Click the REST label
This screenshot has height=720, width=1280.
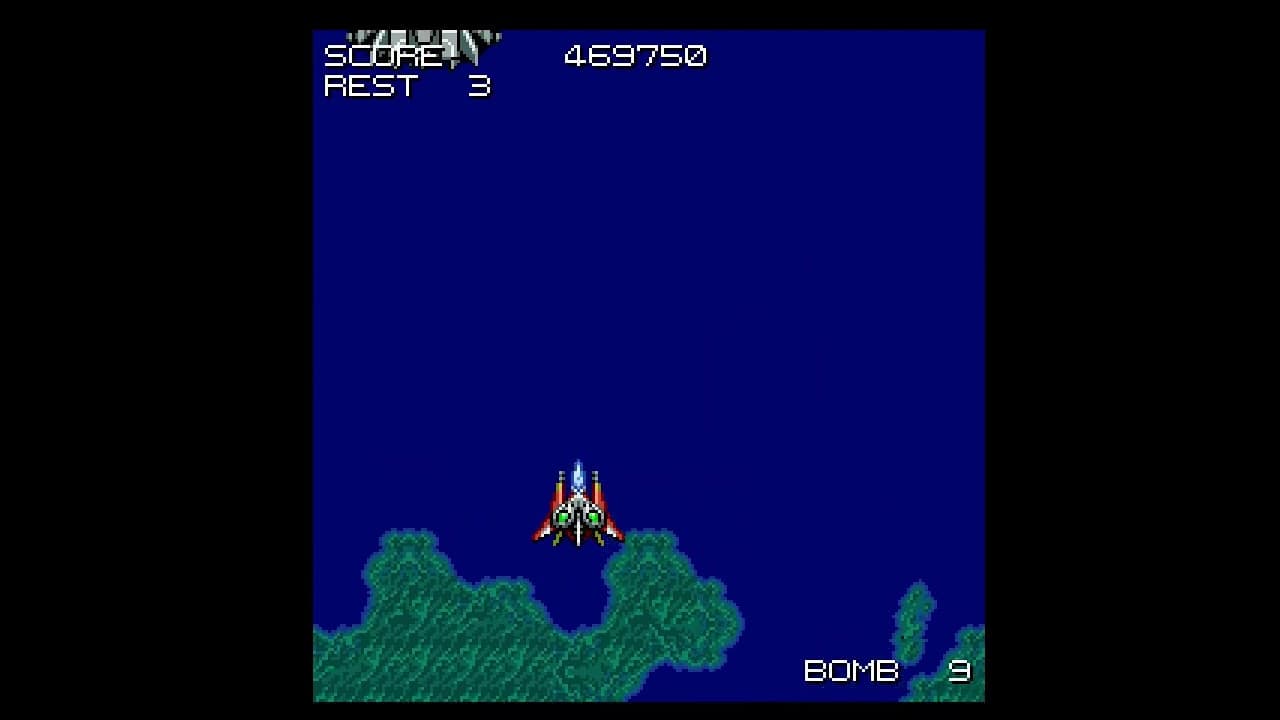click(x=372, y=87)
